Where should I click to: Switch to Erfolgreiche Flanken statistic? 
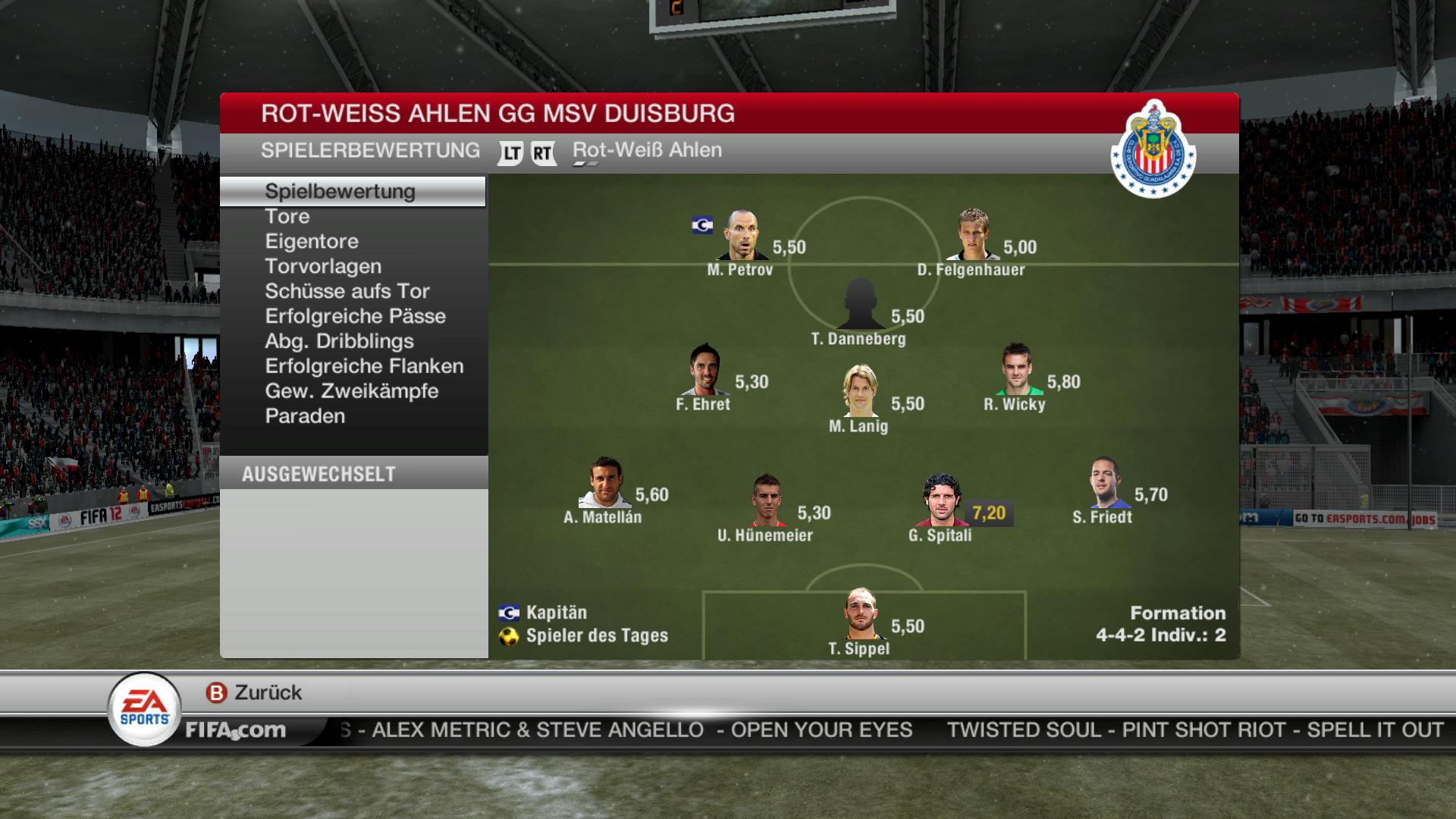tap(364, 367)
